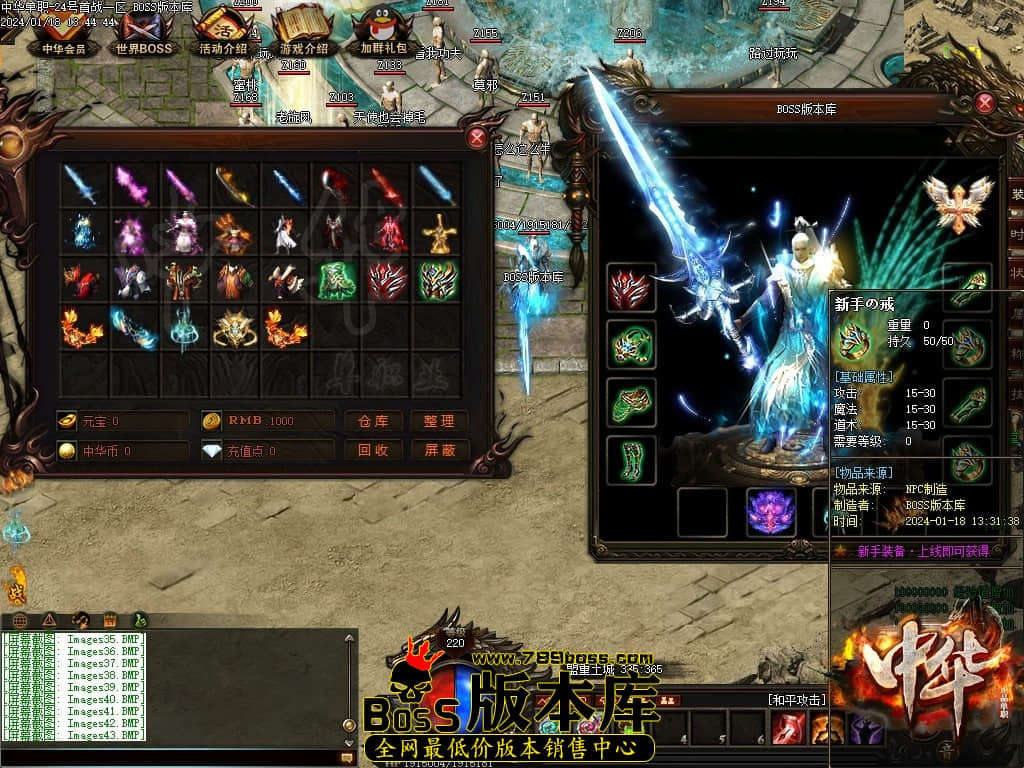
Task: Select the orange curved blade in the bag
Action: (236, 185)
